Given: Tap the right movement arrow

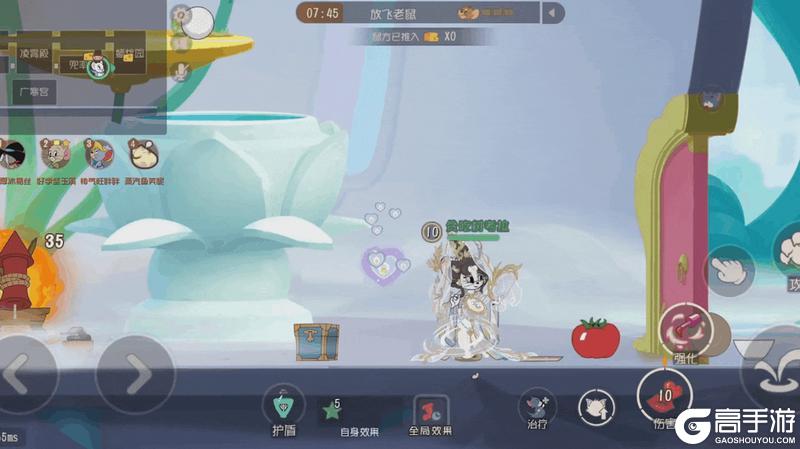Looking at the screenshot, I should (x=135, y=374).
